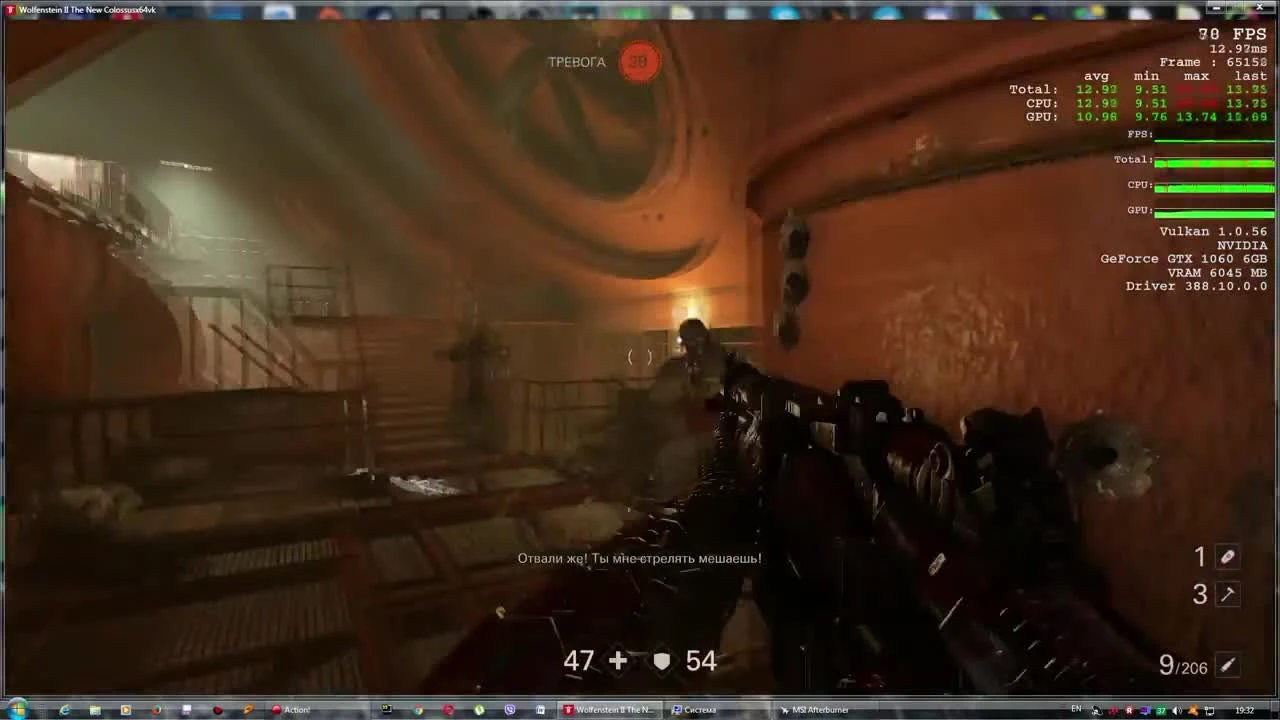Click the RivaTuner R icon in system tray
This screenshot has width=1280, height=720.
[1129, 710]
